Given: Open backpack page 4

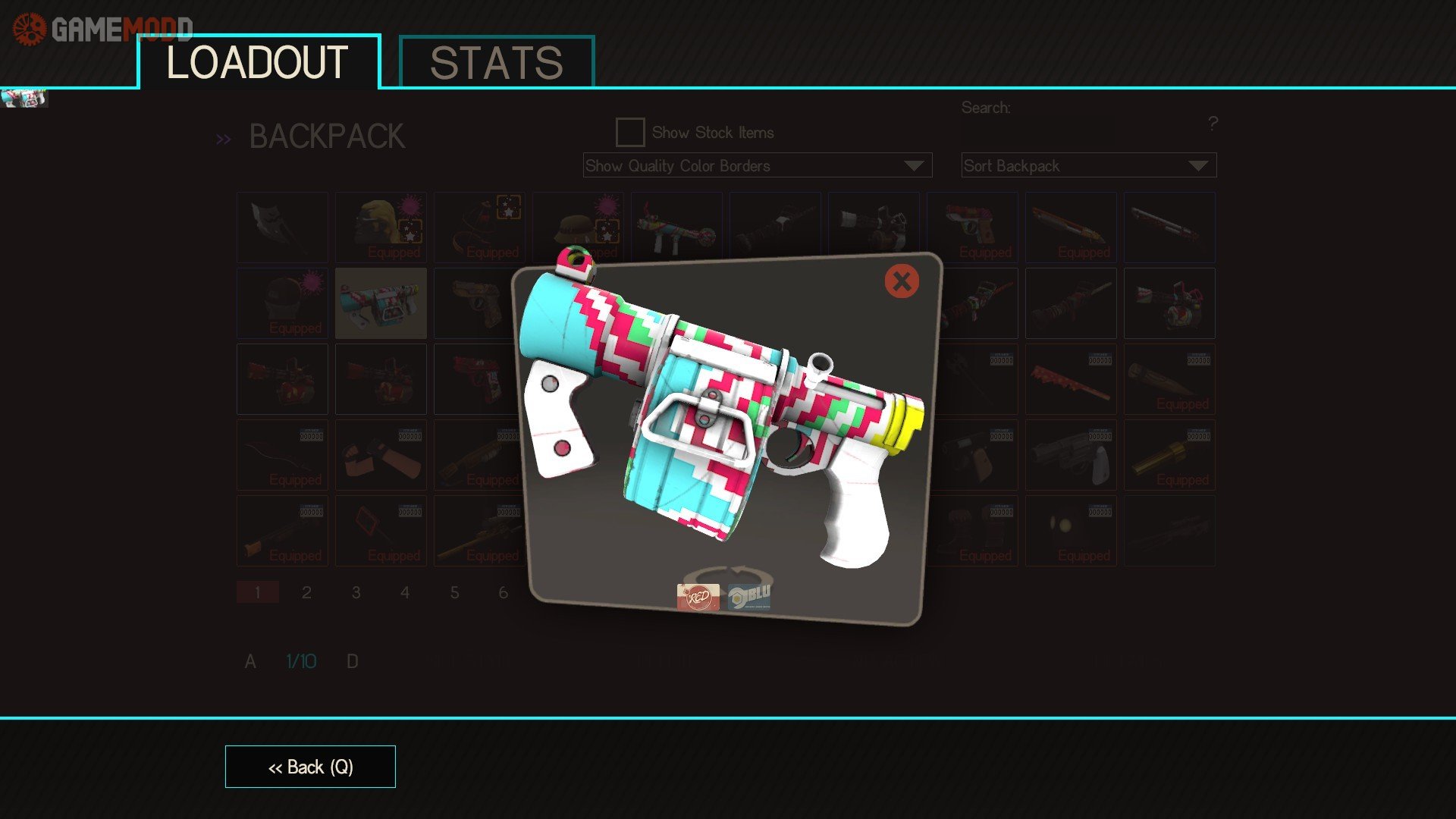Looking at the screenshot, I should pyautogui.click(x=405, y=592).
